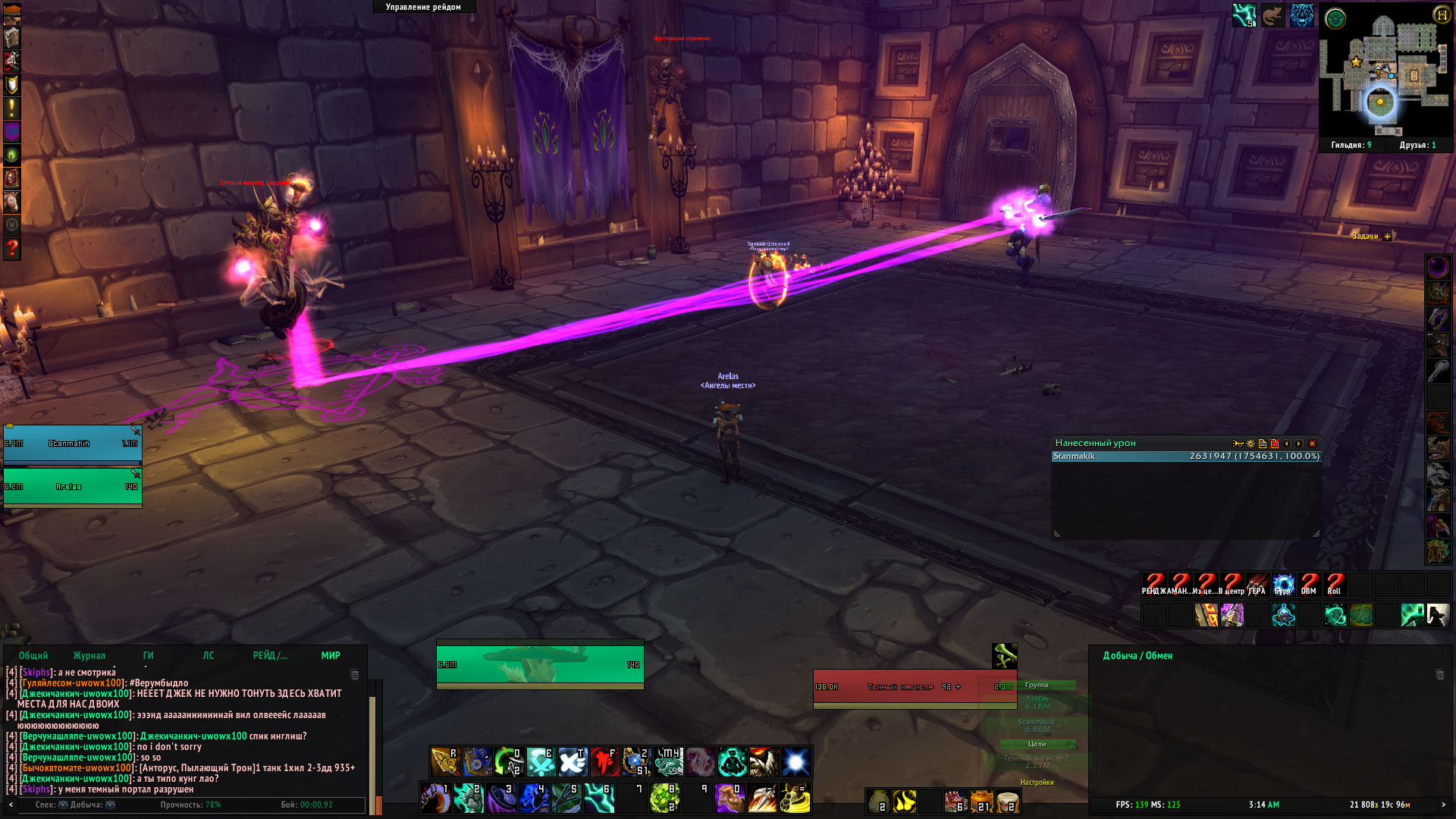This screenshot has height=819, width=1456.
Task: Use the red F-keybound ability
Action: [604, 762]
